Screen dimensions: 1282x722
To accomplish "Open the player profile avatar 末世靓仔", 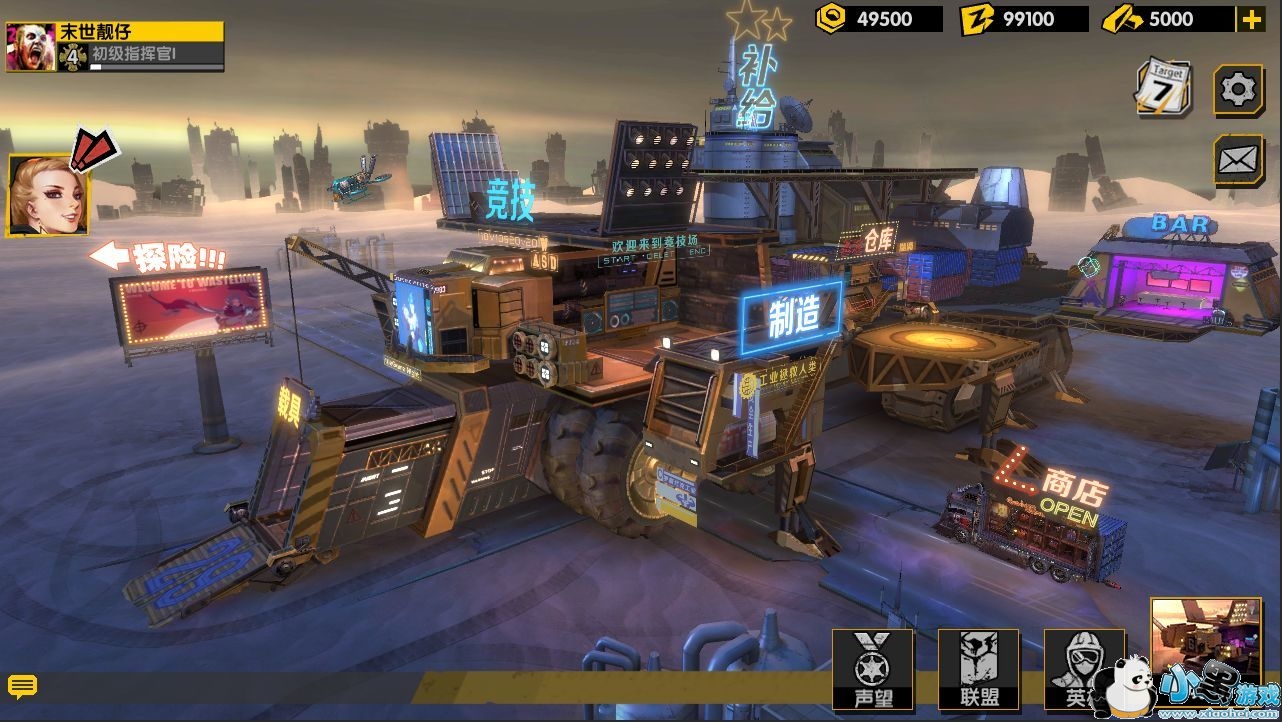I will click(30, 47).
